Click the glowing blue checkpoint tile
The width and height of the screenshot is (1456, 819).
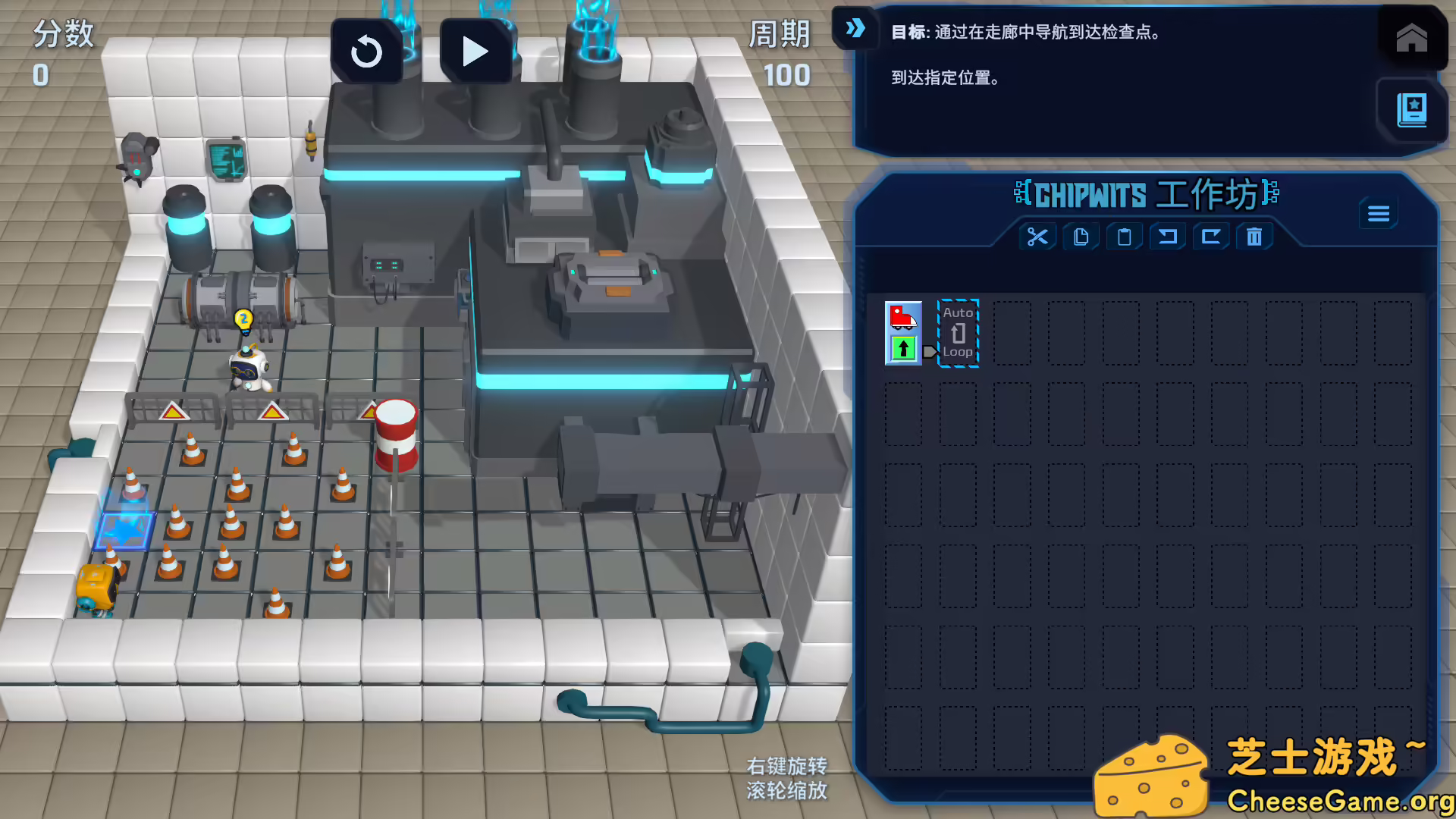pos(124,531)
